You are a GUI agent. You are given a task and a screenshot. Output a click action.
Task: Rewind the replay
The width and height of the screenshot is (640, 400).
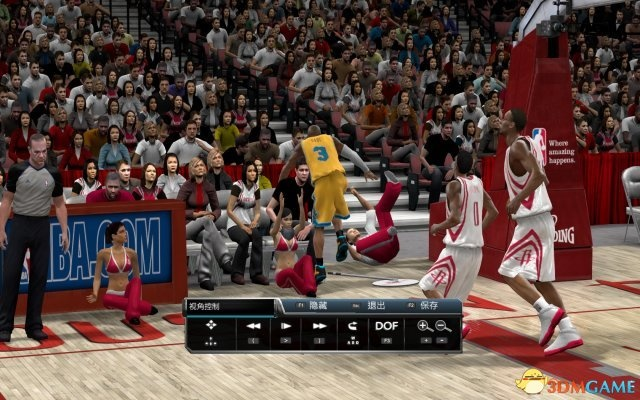pos(254,326)
